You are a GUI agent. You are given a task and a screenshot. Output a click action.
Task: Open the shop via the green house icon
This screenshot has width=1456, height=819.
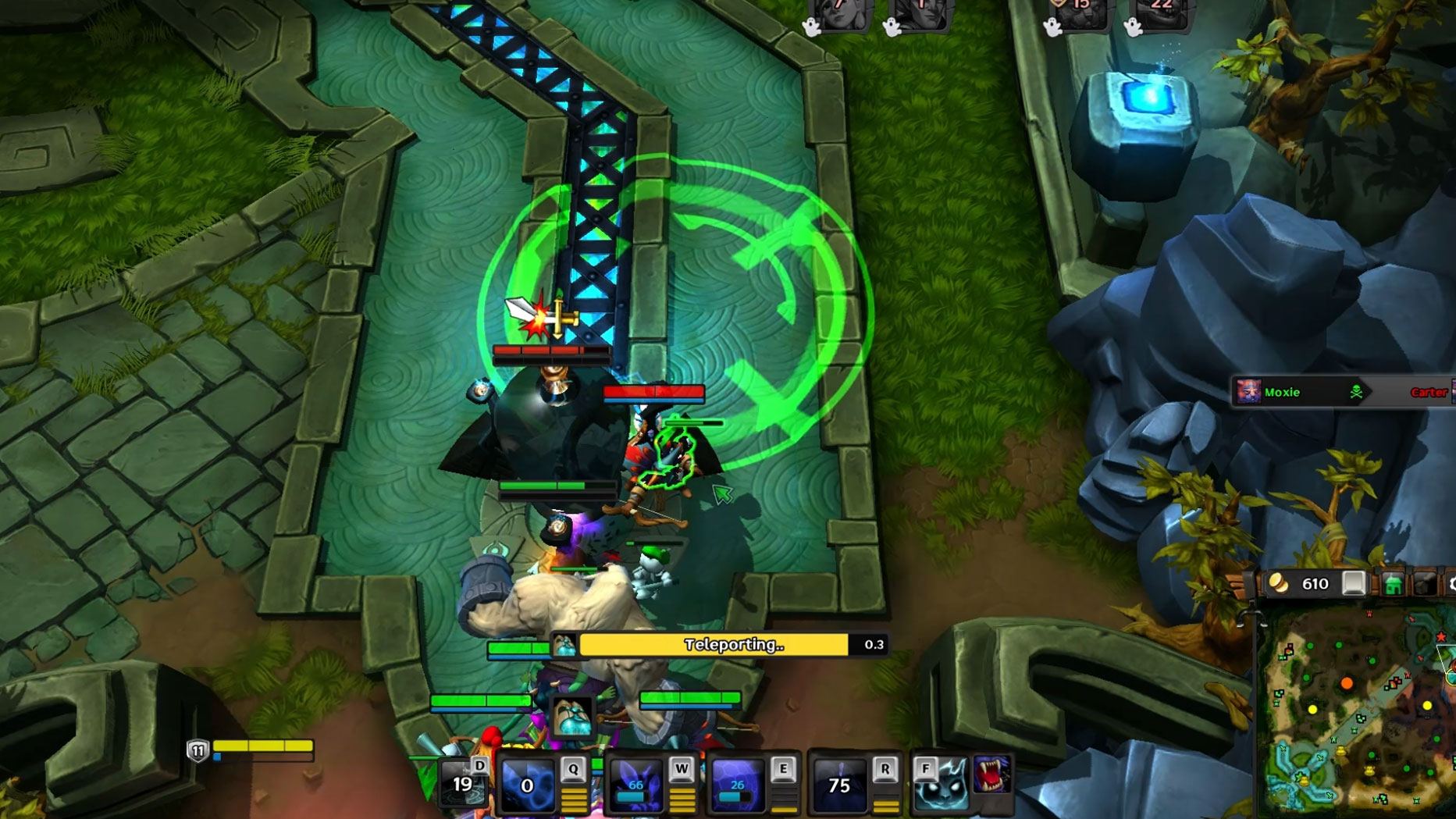(x=1393, y=584)
